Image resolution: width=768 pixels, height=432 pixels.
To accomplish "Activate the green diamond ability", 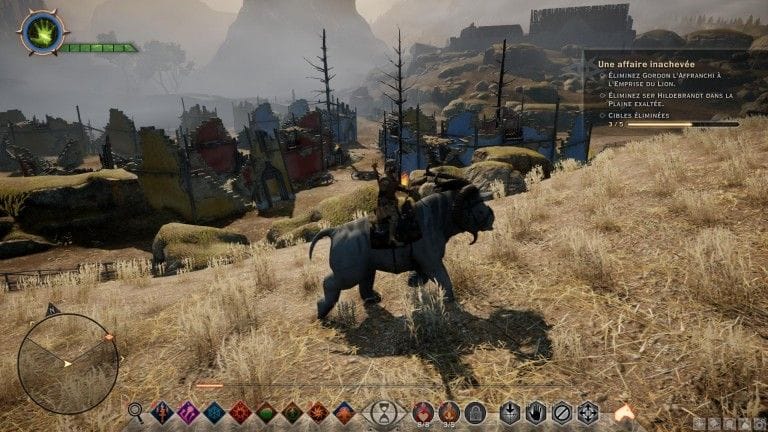I will click(x=266, y=412).
